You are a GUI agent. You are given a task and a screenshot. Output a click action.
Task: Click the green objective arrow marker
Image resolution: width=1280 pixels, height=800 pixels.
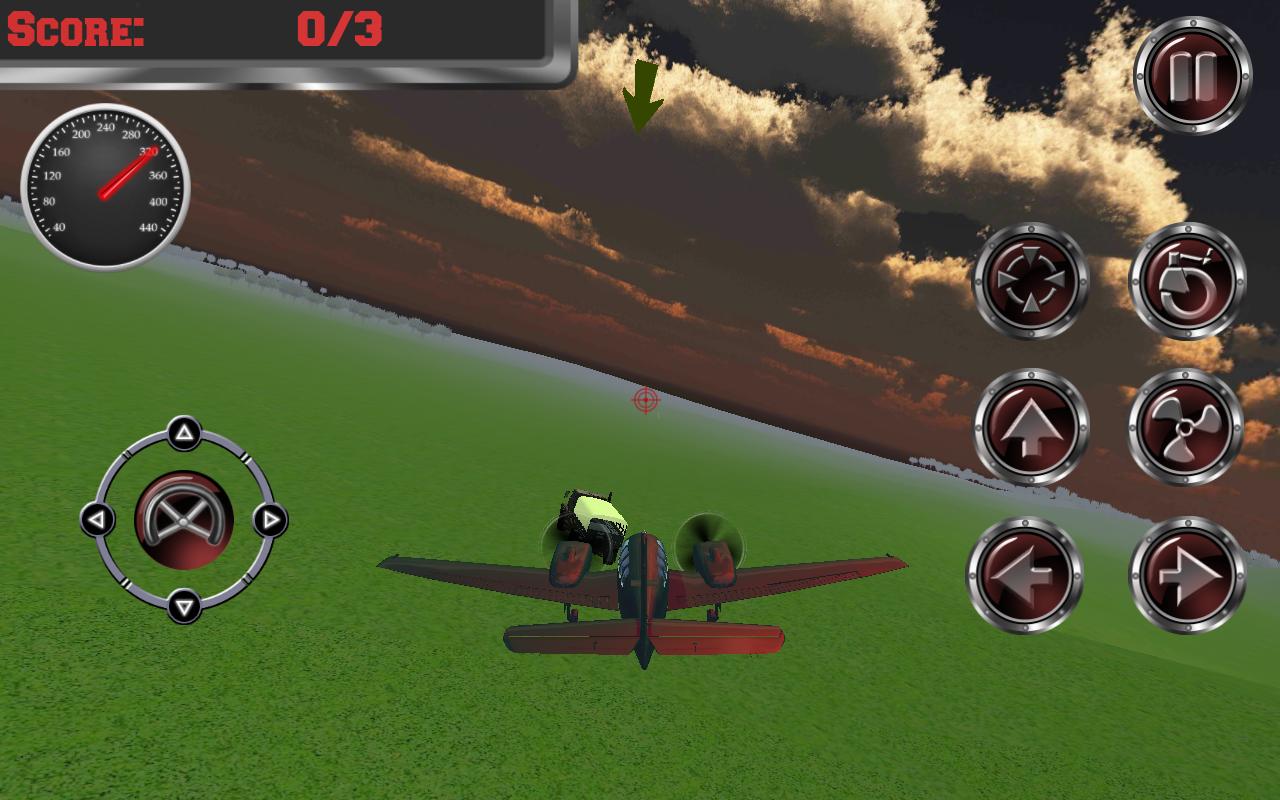tap(641, 95)
